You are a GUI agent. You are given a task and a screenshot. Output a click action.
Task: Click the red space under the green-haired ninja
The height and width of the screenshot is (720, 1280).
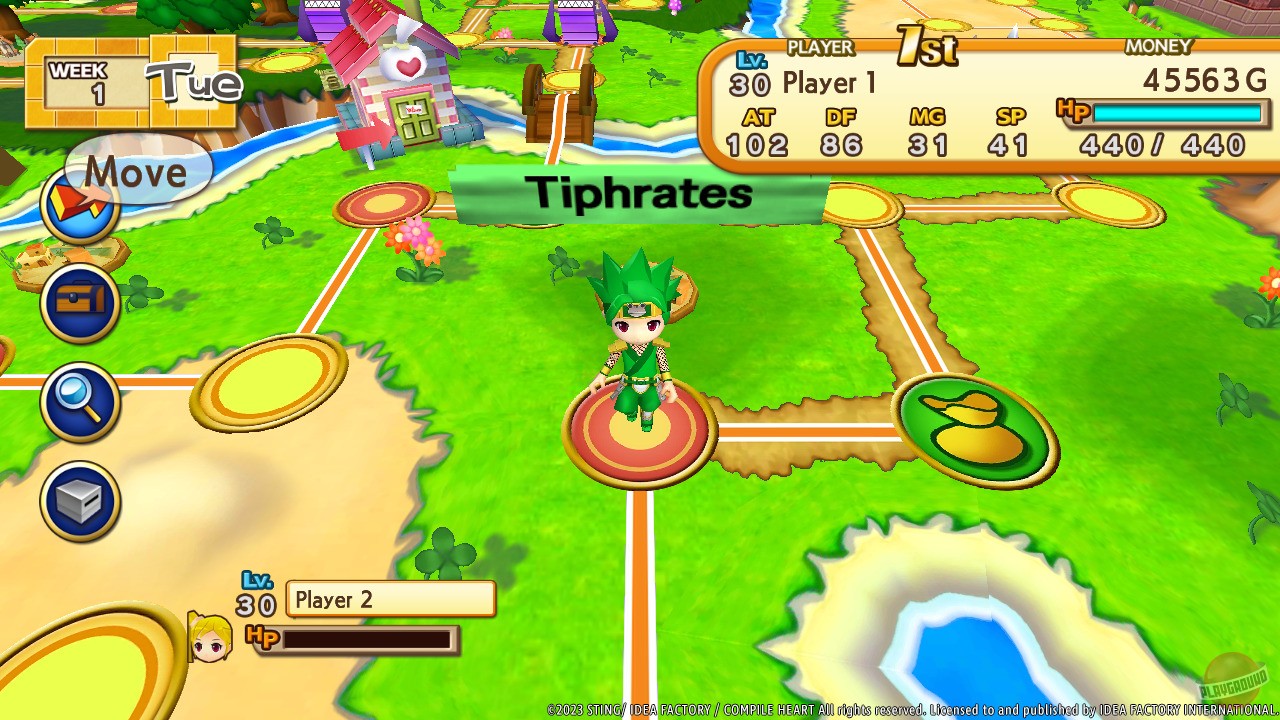pyautogui.click(x=640, y=430)
